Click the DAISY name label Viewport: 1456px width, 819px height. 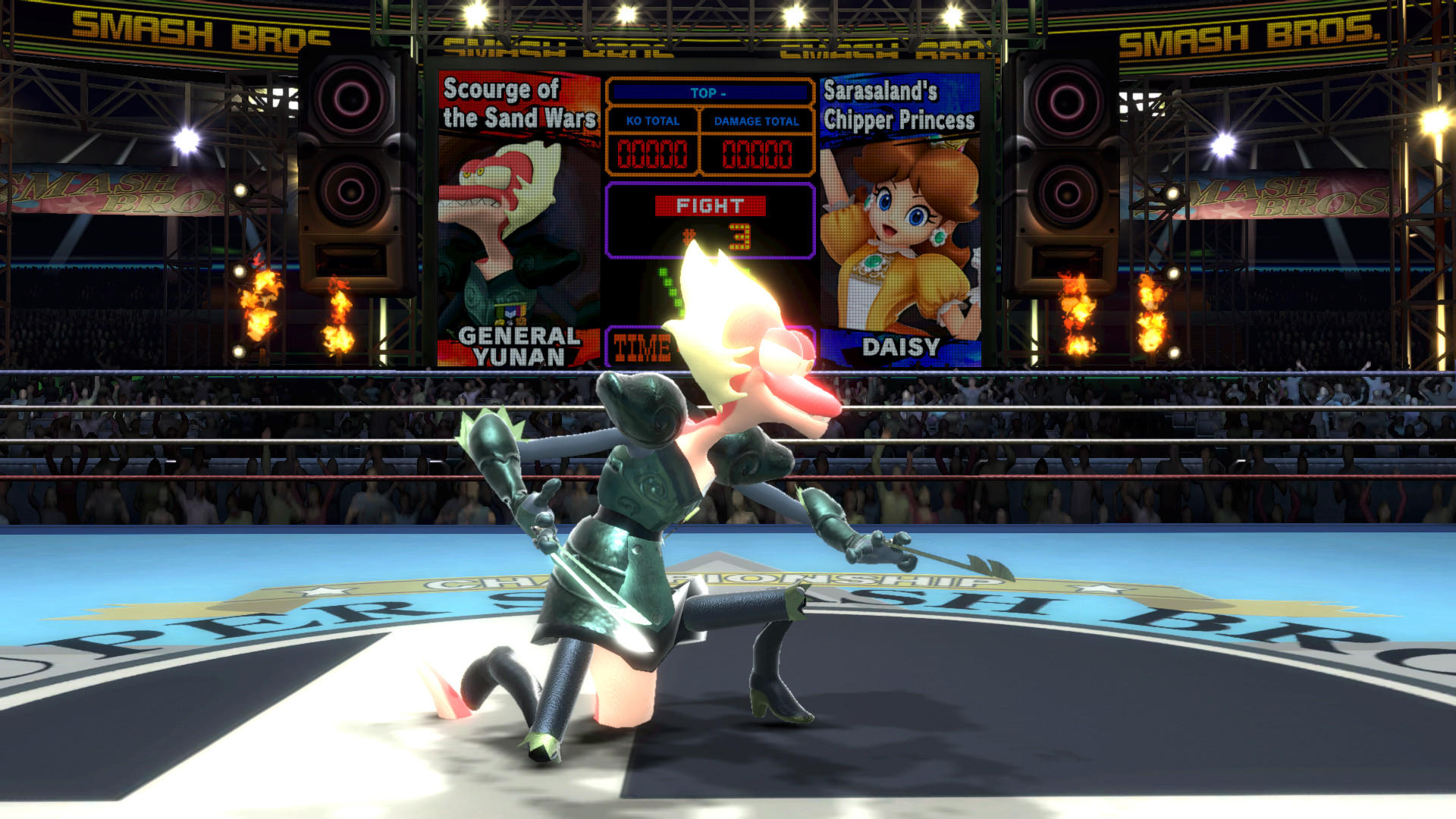[902, 347]
